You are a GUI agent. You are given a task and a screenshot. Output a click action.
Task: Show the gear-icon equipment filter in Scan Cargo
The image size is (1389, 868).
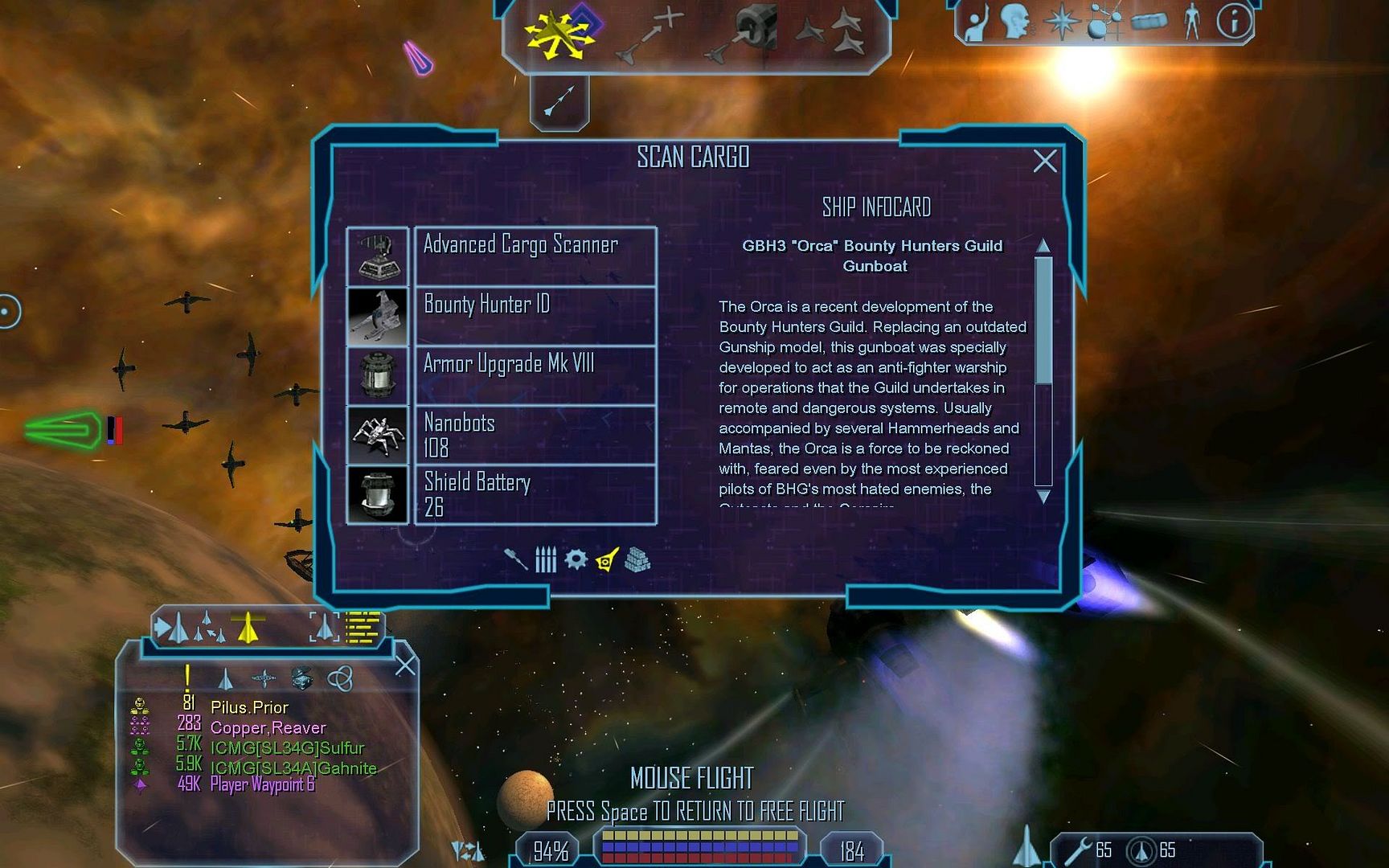(x=576, y=559)
